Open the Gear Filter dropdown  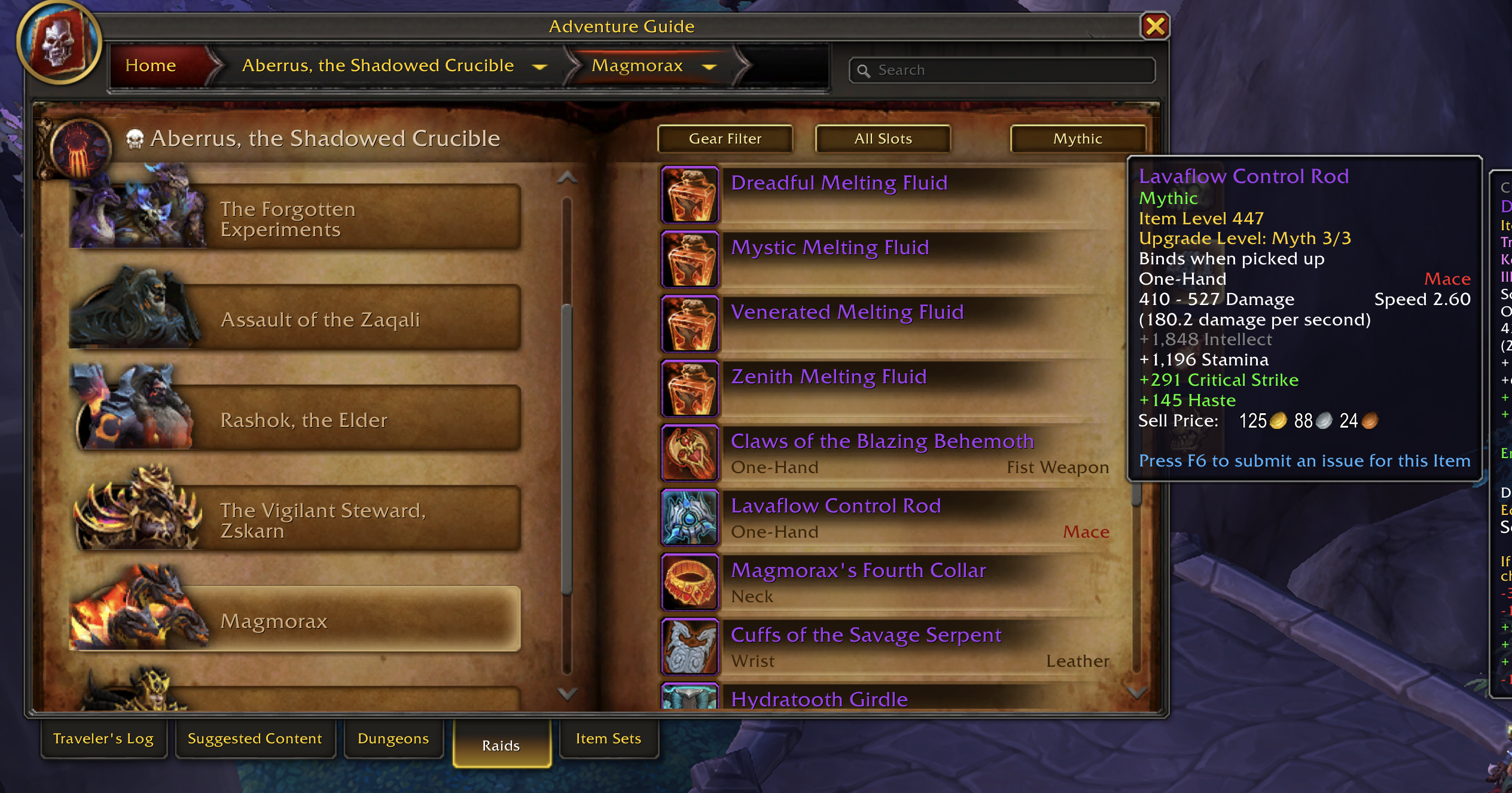pos(725,139)
